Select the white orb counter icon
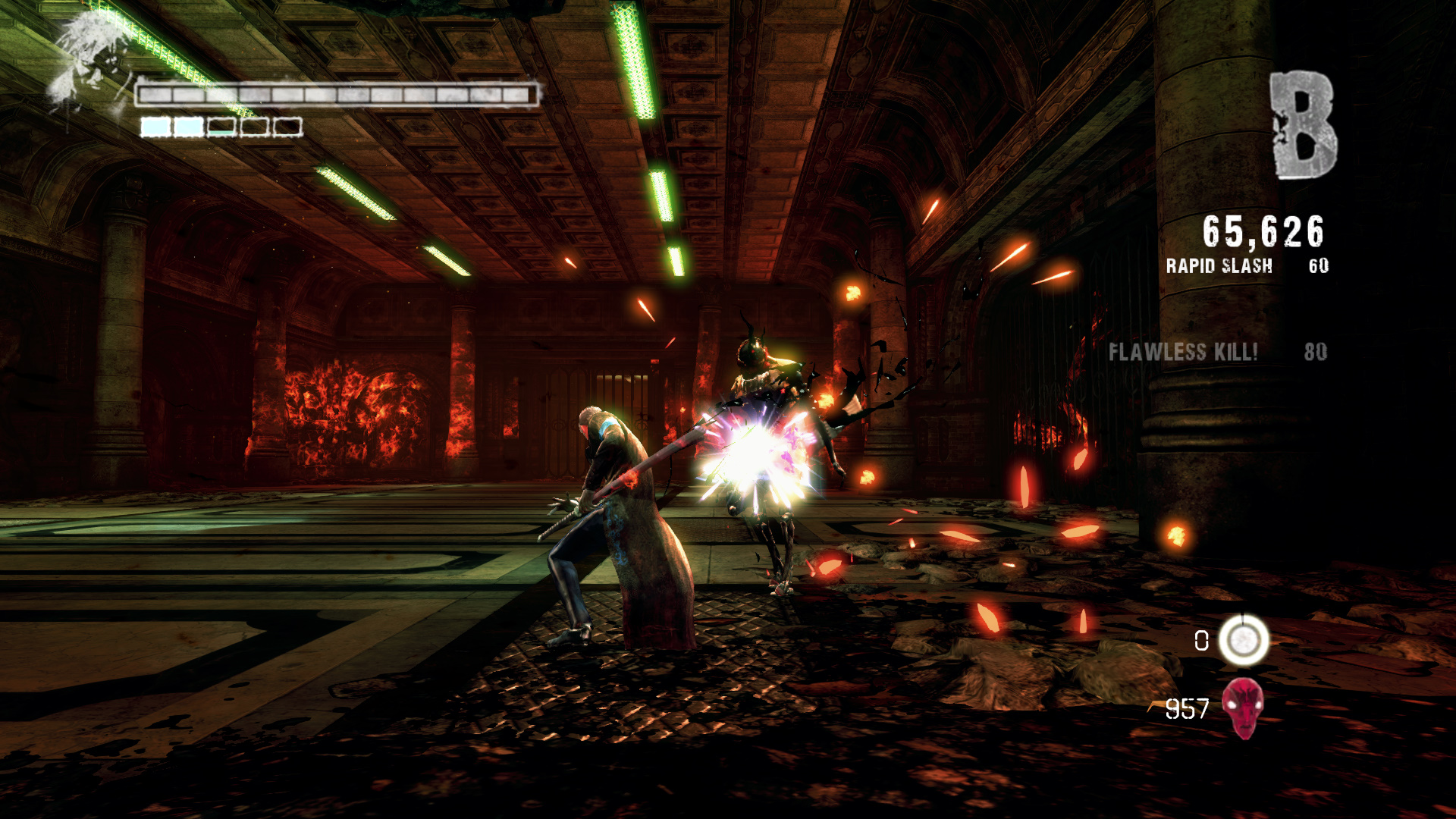 (x=1244, y=641)
